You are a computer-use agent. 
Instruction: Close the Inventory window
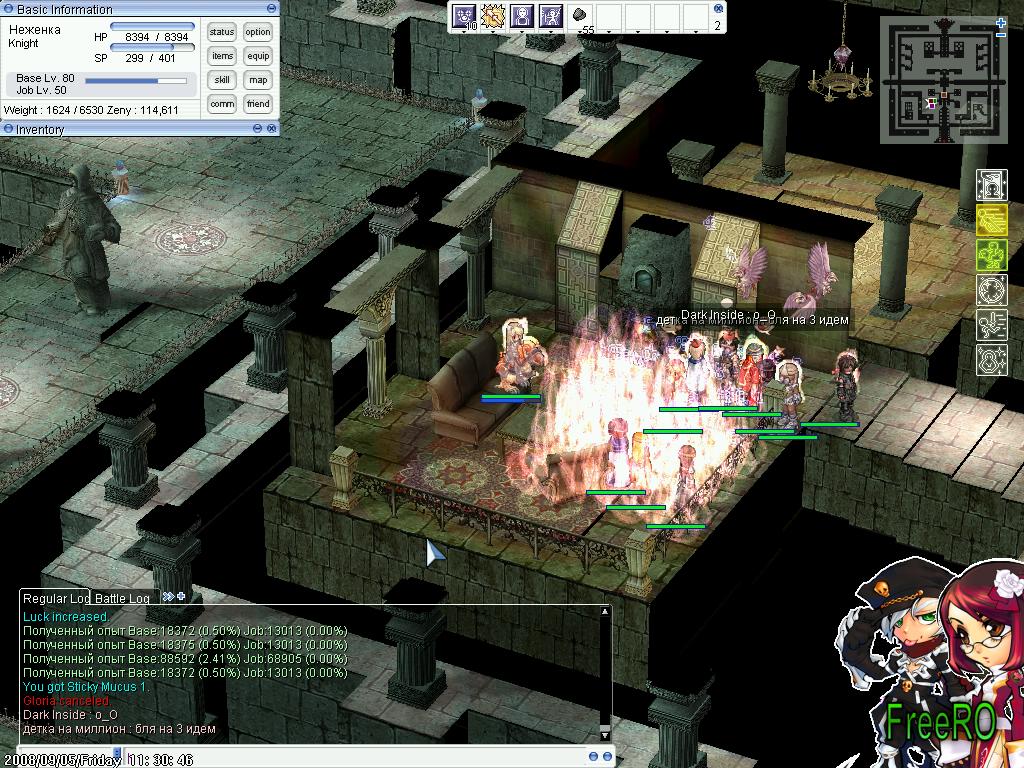(x=271, y=129)
